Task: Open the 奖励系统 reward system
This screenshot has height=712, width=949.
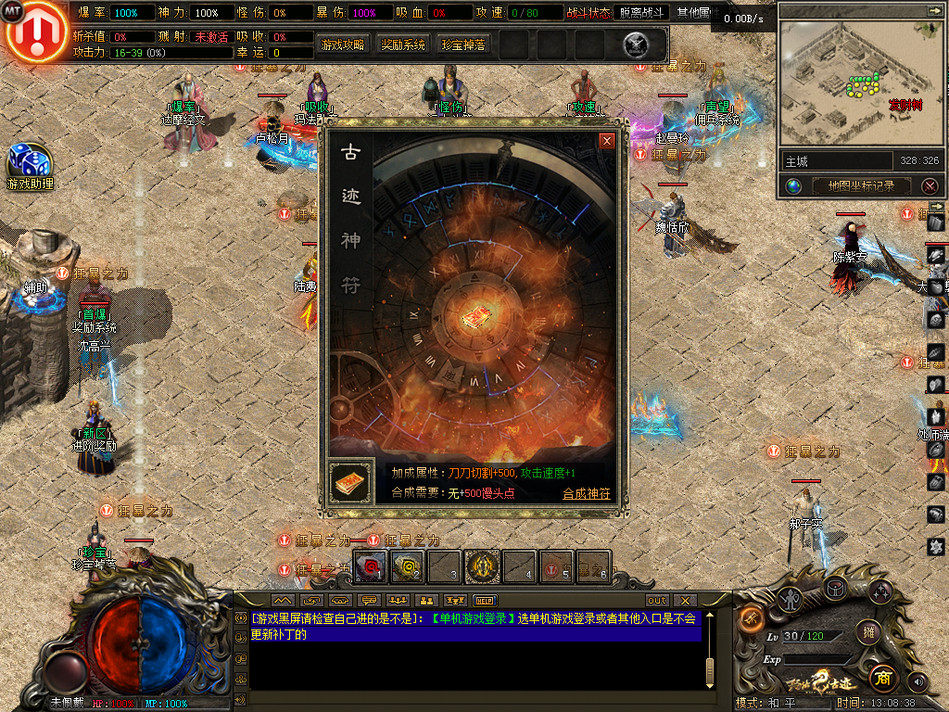Action: (x=403, y=45)
